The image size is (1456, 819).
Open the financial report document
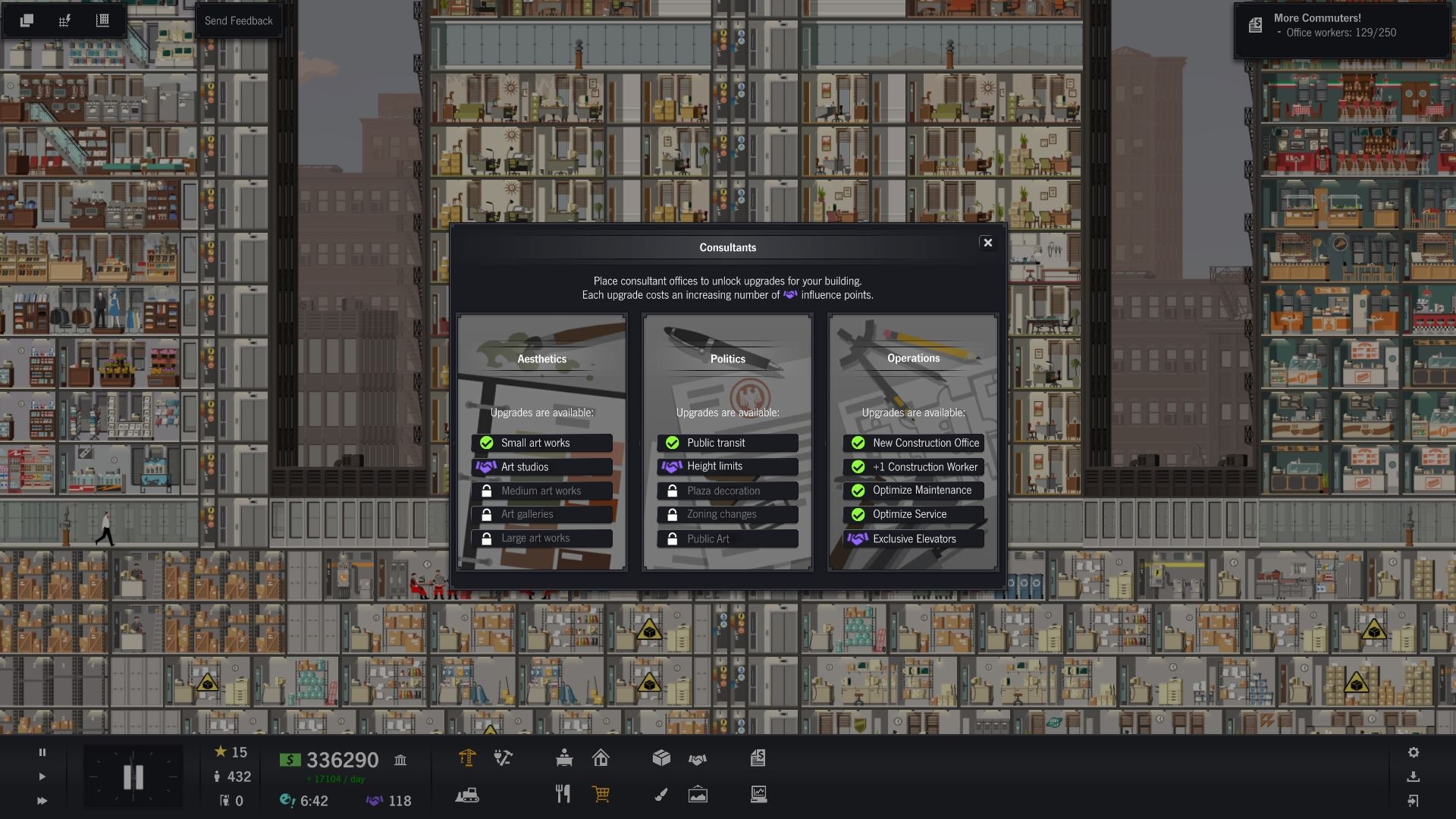pyautogui.click(x=758, y=758)
